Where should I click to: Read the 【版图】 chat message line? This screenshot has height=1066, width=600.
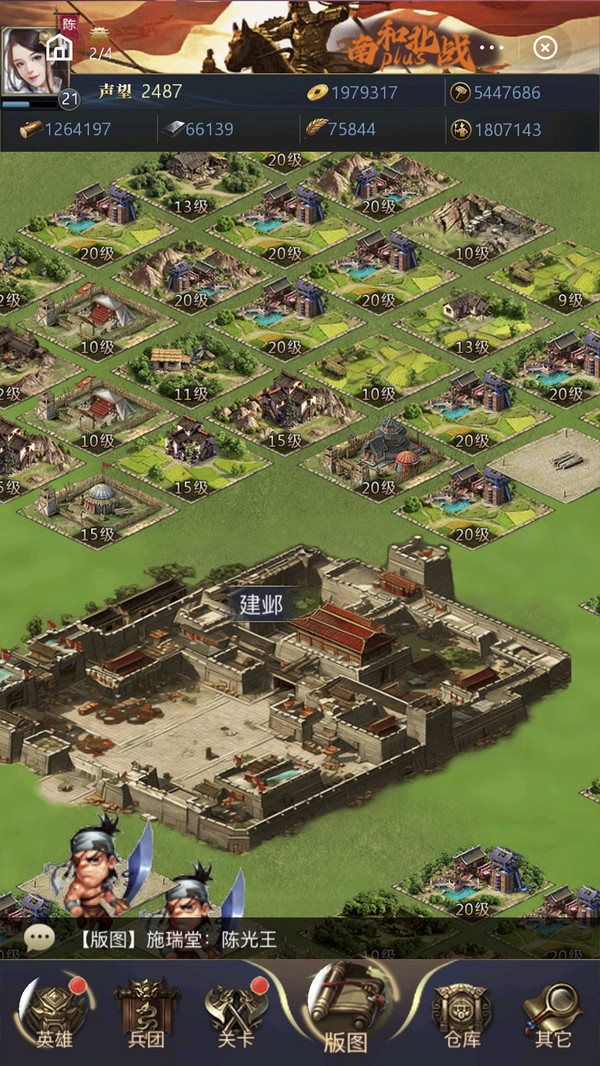click(x=176, y=939)
